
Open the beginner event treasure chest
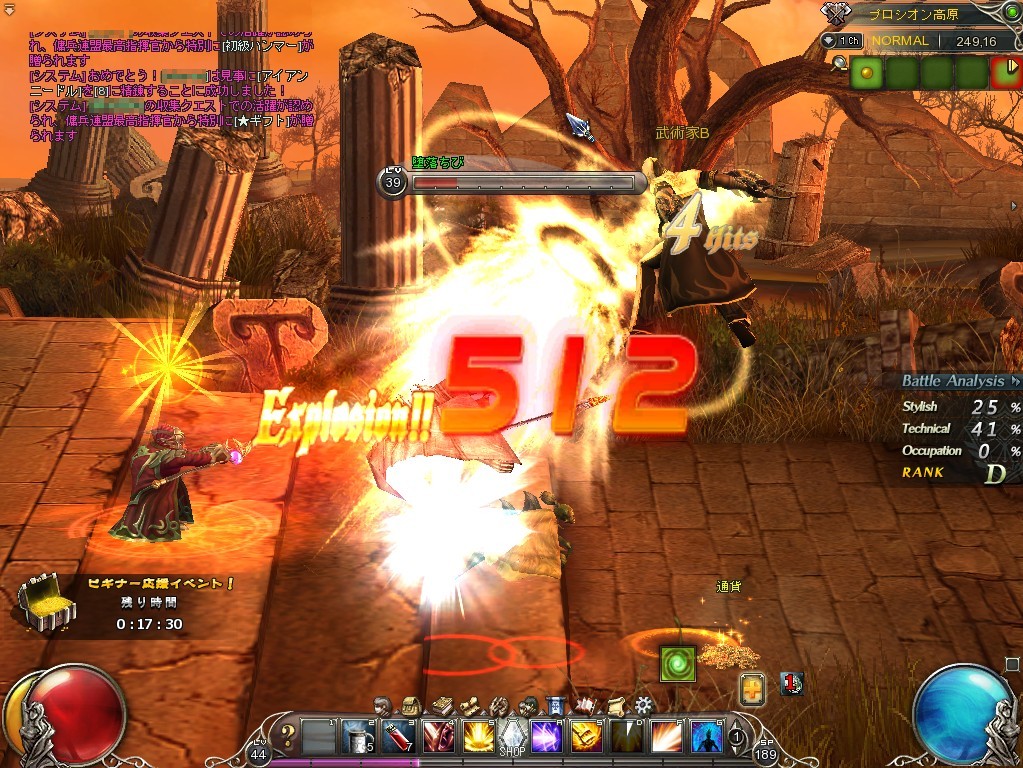46,602
